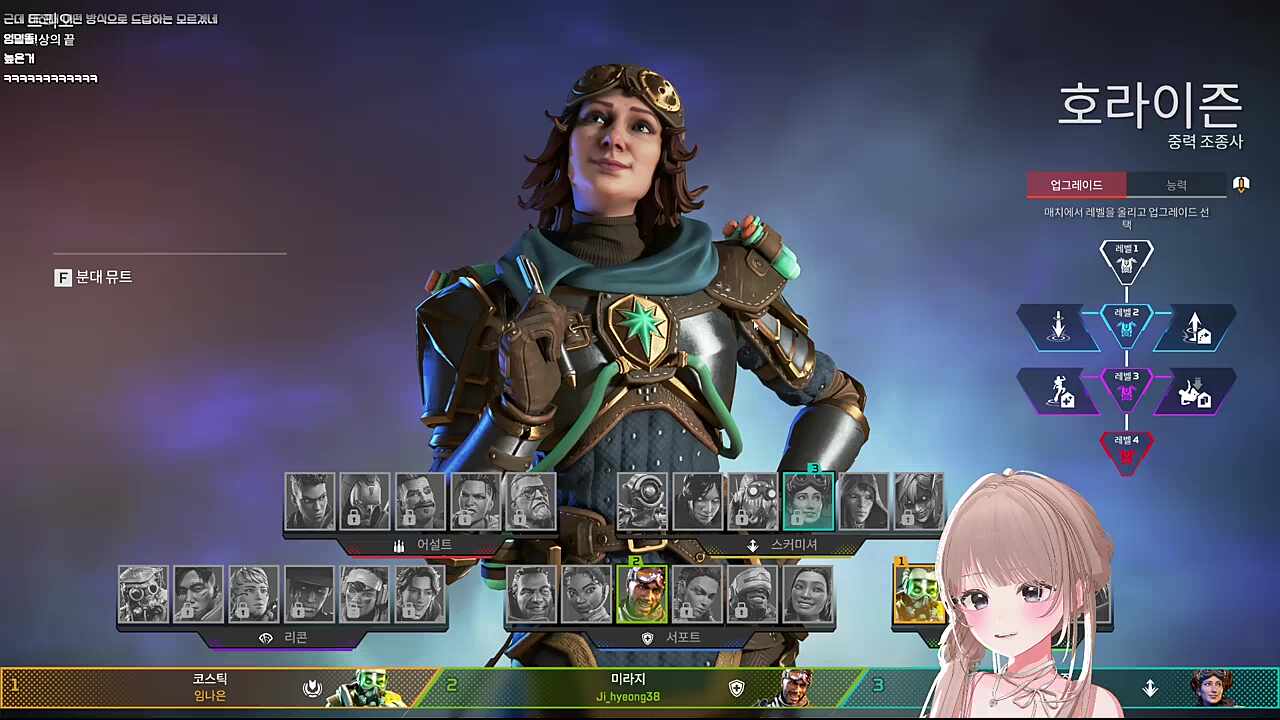1280x720 pixels.
Task: Pick the Conduit legend portrait
Action: 808,594
